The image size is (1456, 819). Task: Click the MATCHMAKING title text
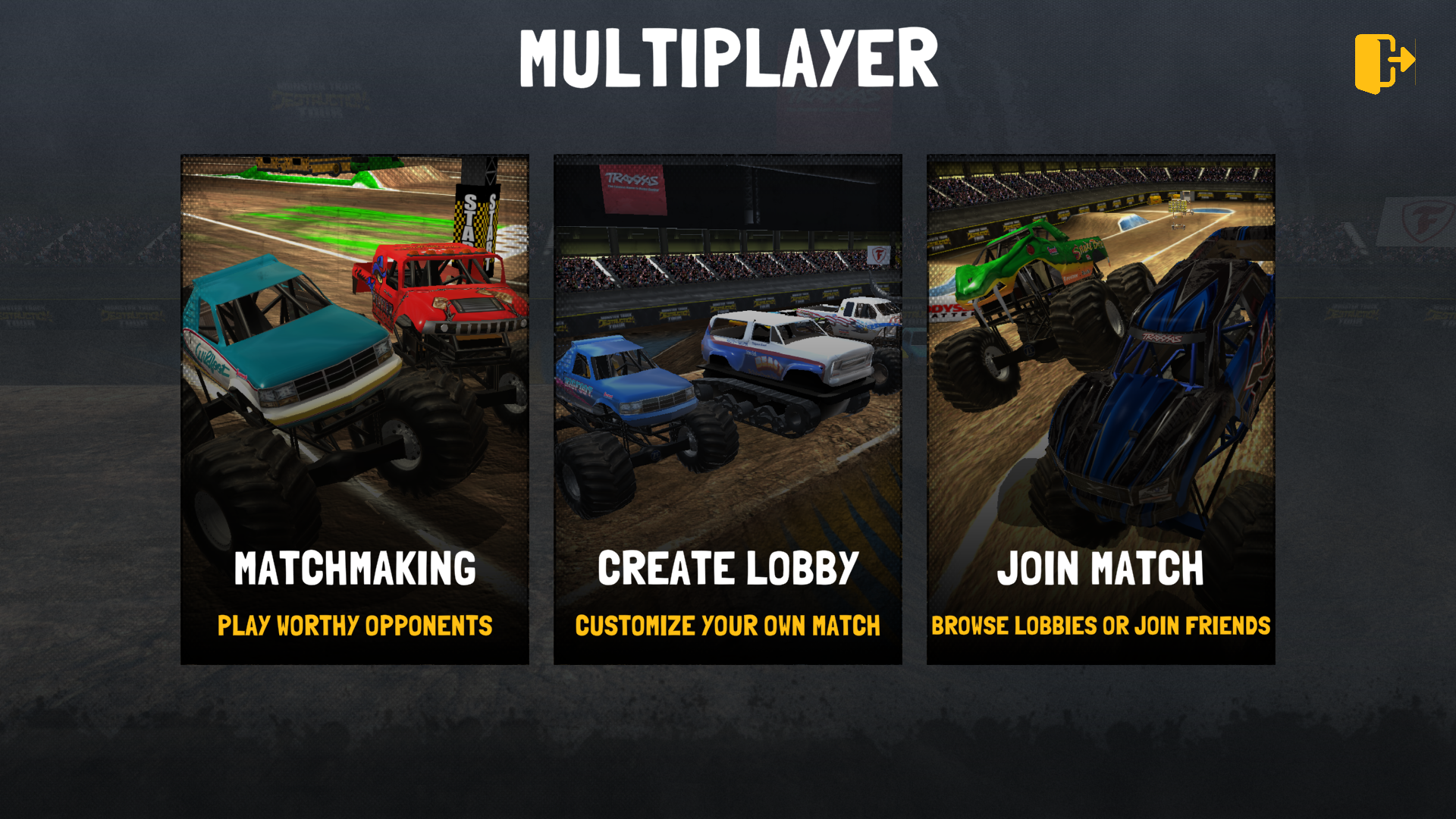pyautogui.click(x=354, y=567)
